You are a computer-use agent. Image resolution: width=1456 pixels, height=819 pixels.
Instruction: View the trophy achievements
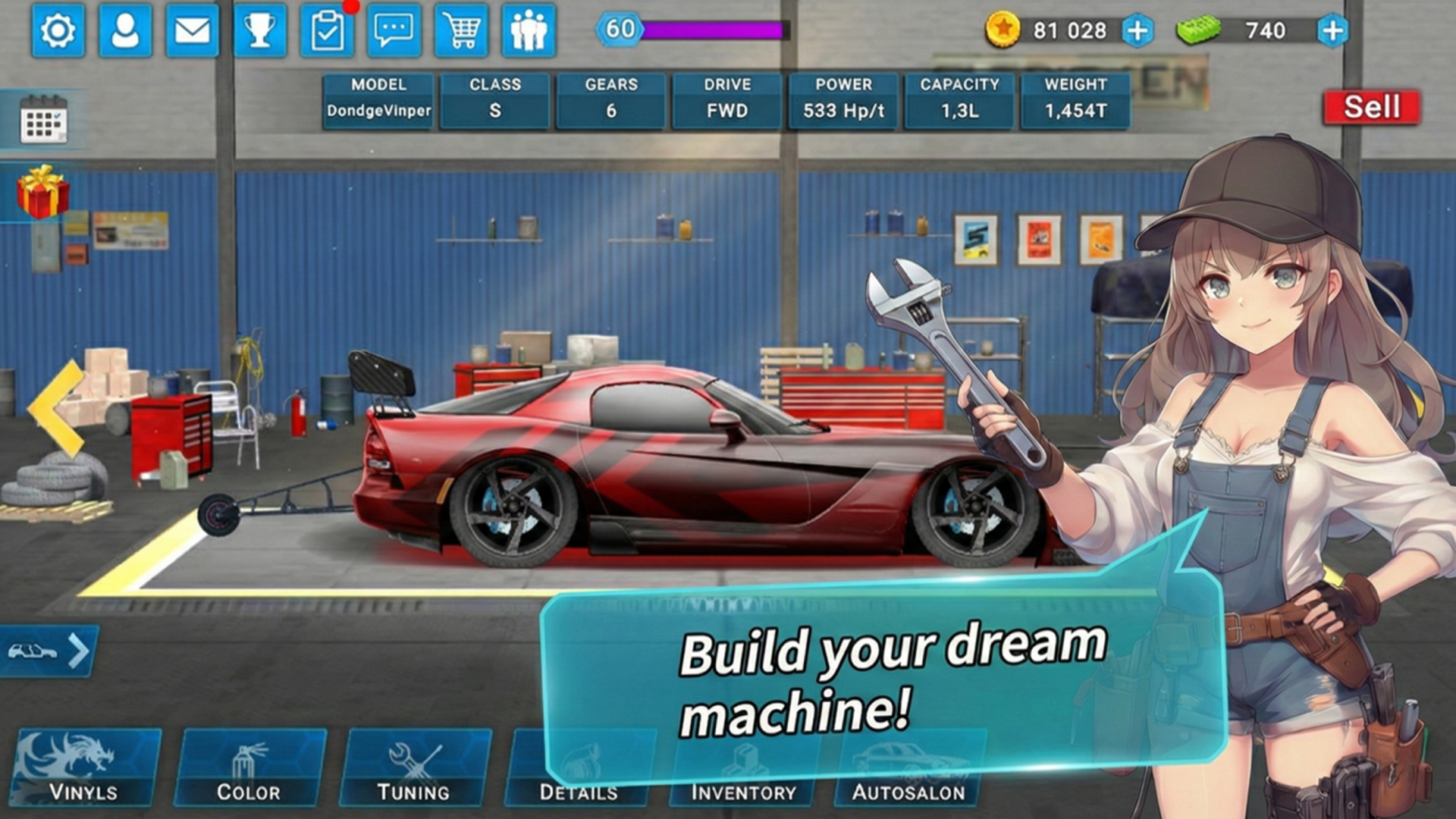(259, 31)
